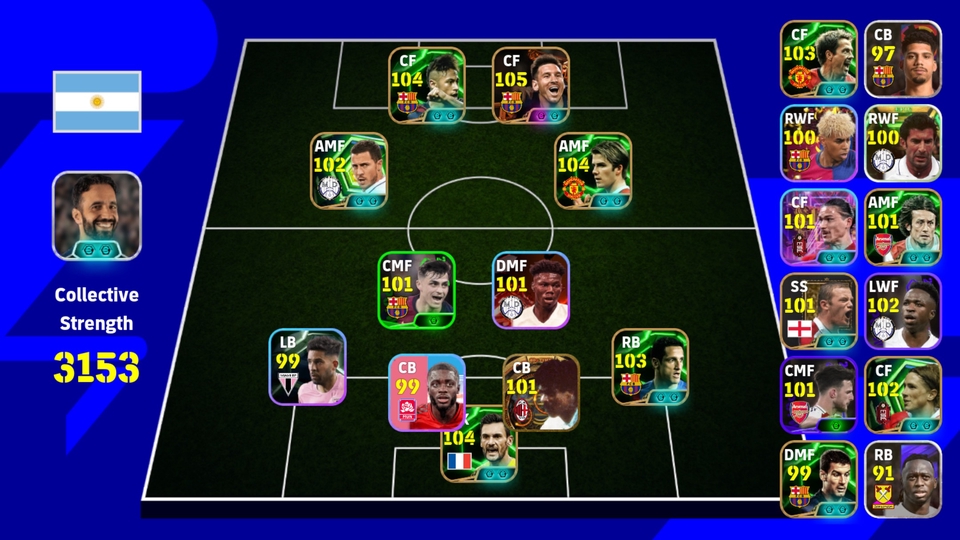Choose the AMF 102 player card
Screen dimensions: 960x540
(x=349, y=171)
